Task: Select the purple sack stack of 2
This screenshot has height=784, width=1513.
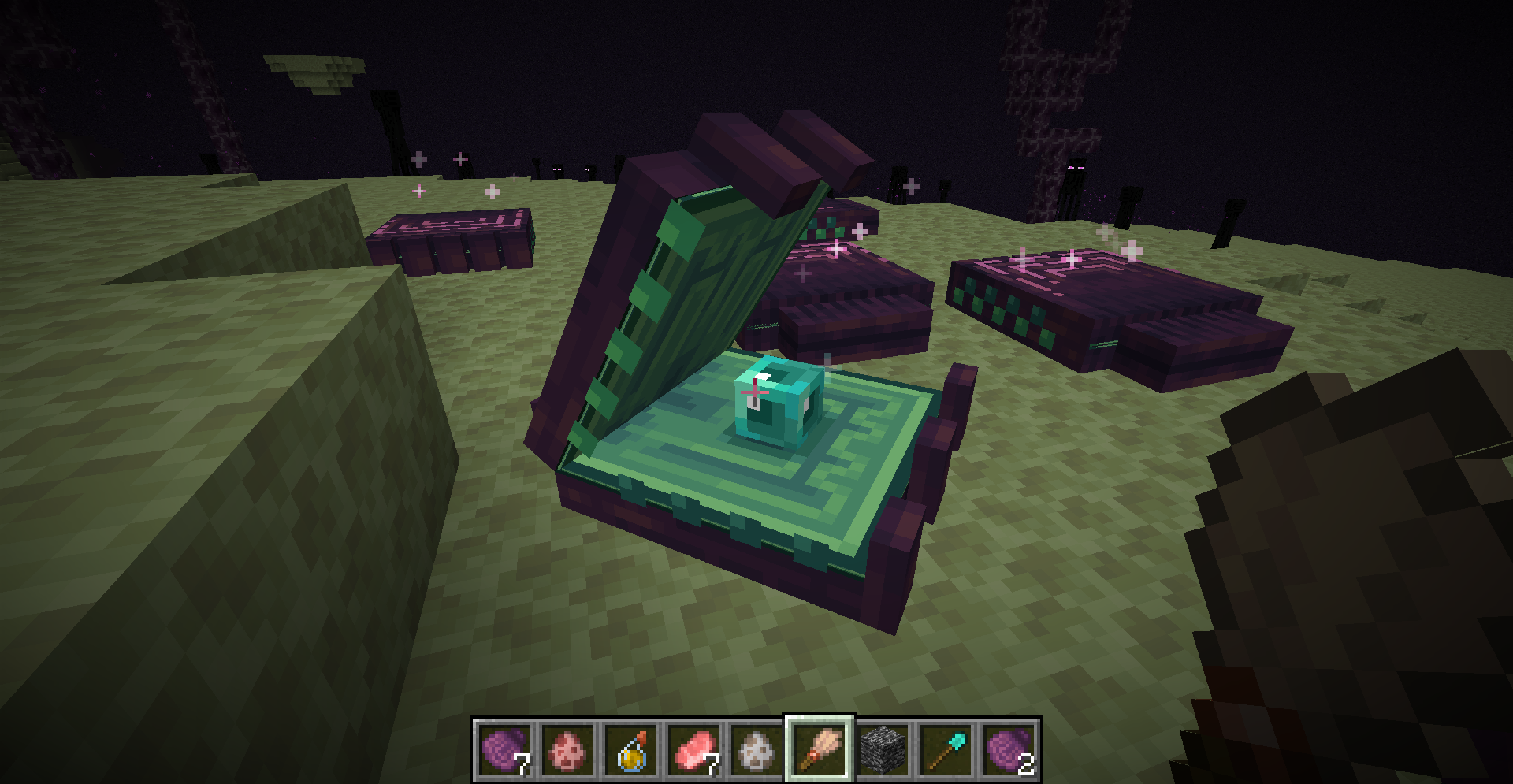Action: [x=1009, y=749]
